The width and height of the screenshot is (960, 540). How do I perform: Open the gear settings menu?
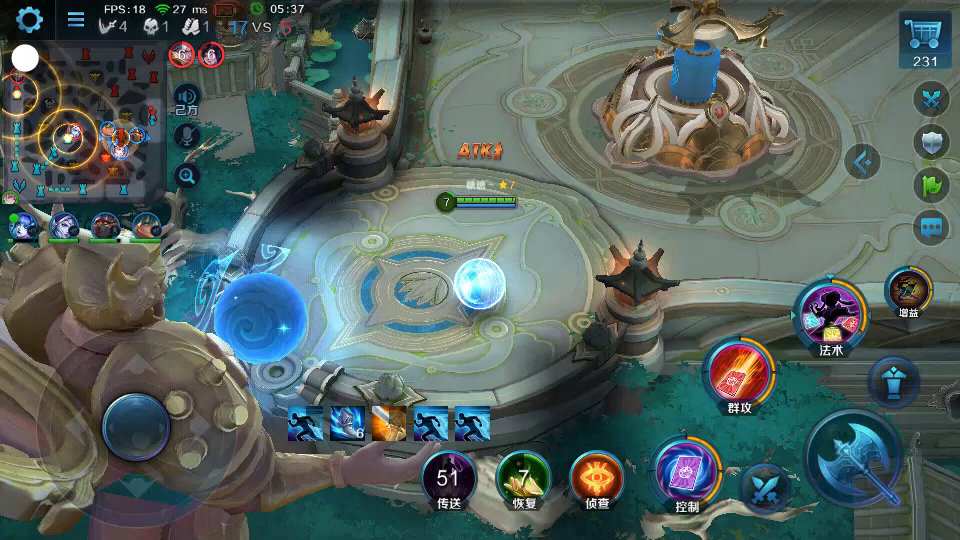pos(29,19)
